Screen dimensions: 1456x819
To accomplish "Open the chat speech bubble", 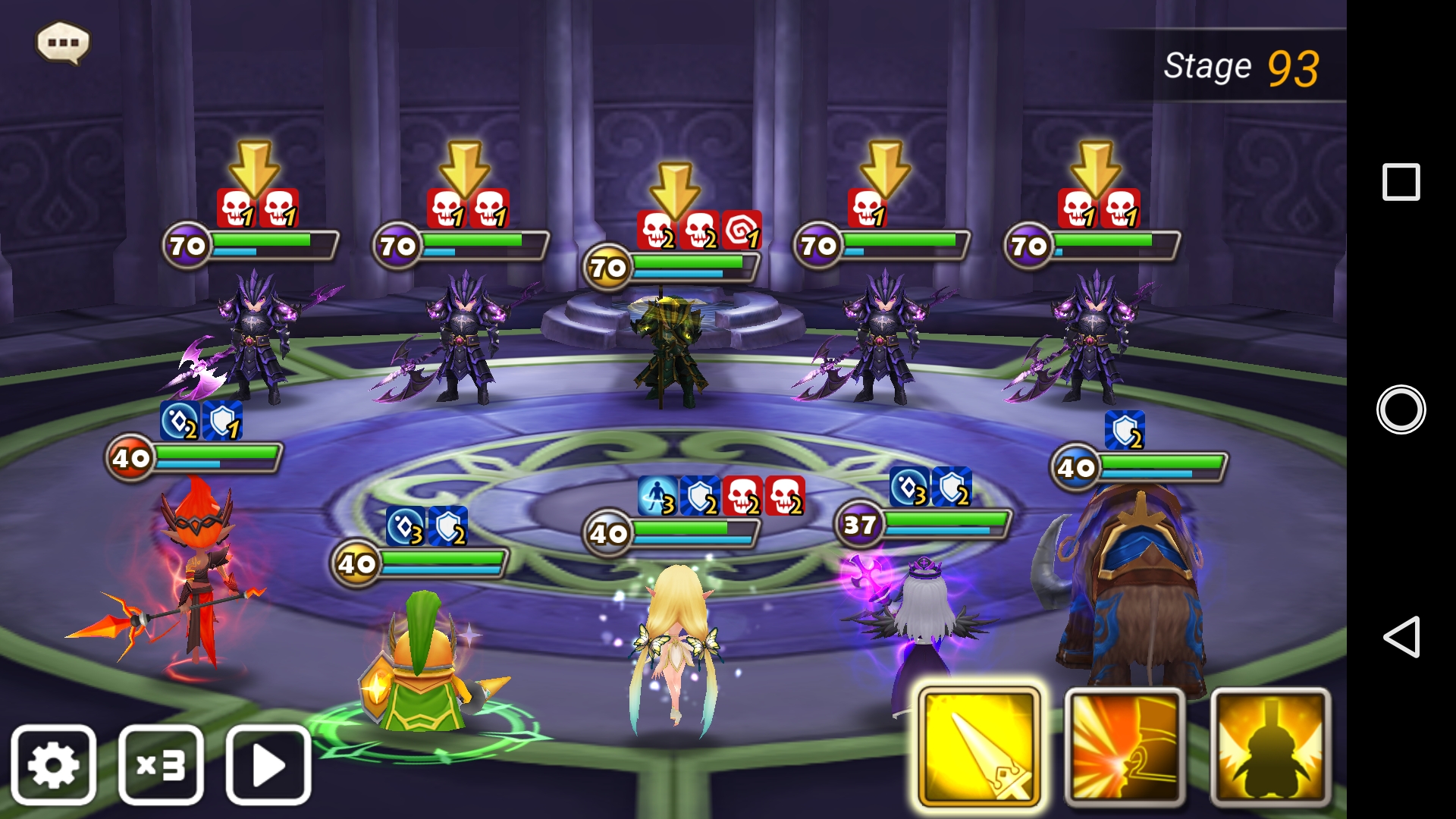I will click(63, 42).
